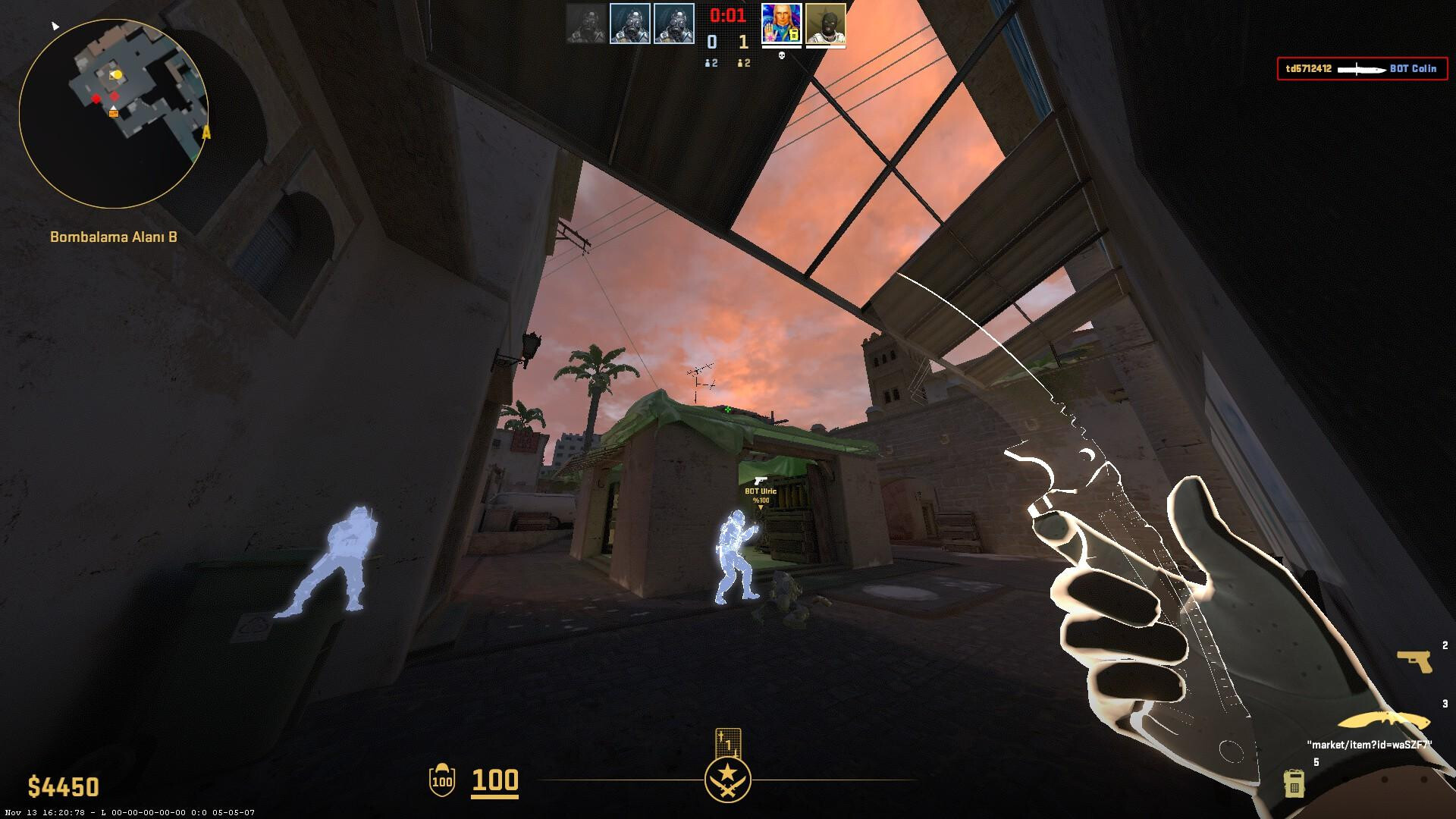Click the balaclava terrorist player avatar
The image size is (1456, 819).
tap(825, 24)
